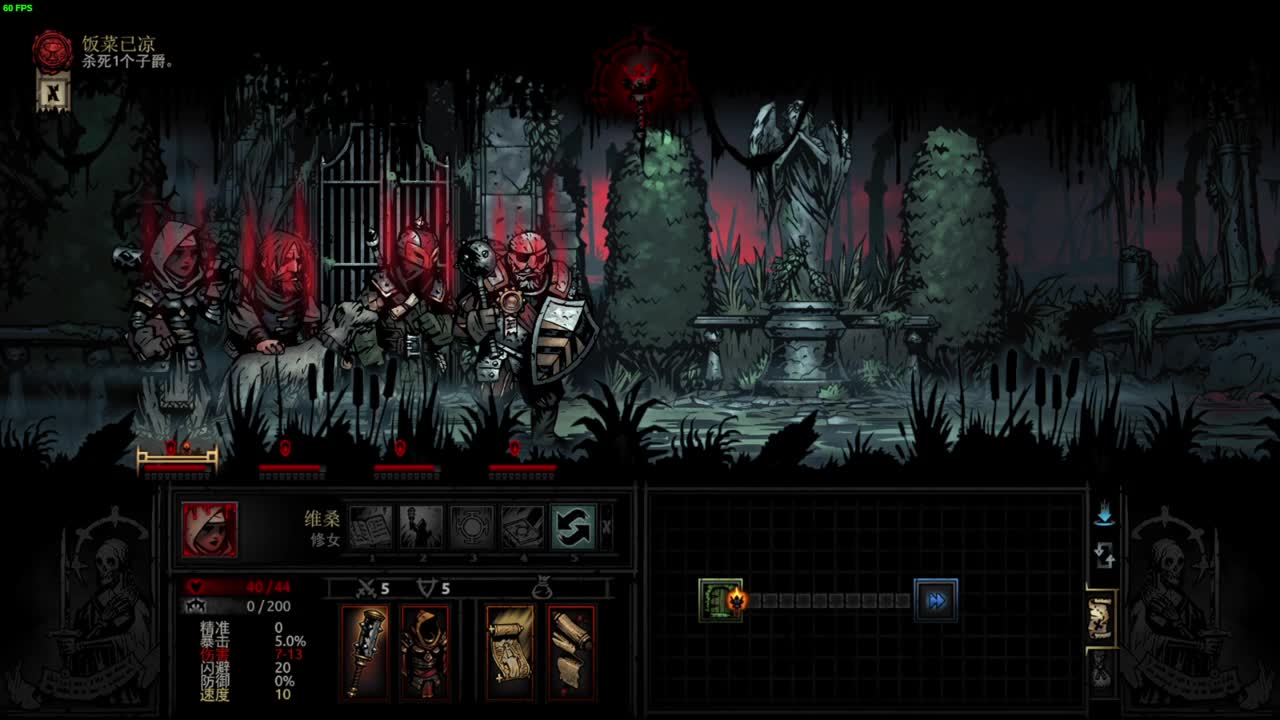1280x720 pixels.
Task: Activate the circular cross skill icon
Action: 472,527
